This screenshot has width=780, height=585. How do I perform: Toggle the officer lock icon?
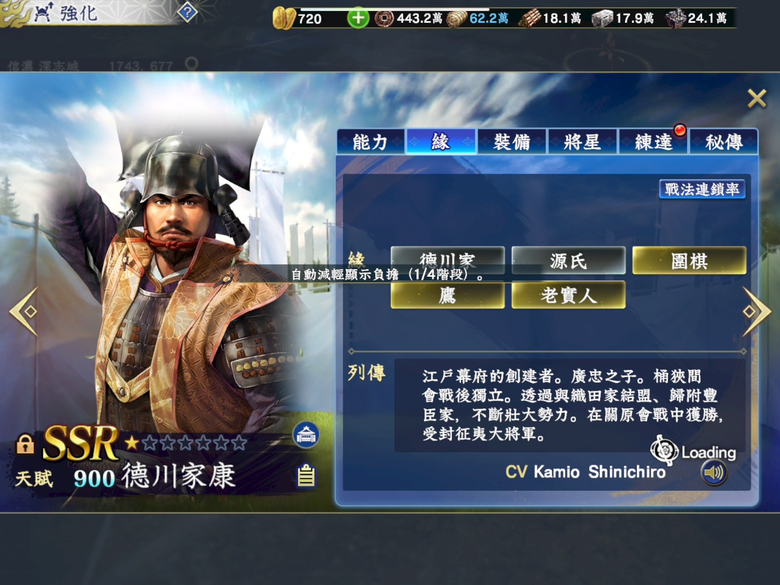tap(26, 445)
